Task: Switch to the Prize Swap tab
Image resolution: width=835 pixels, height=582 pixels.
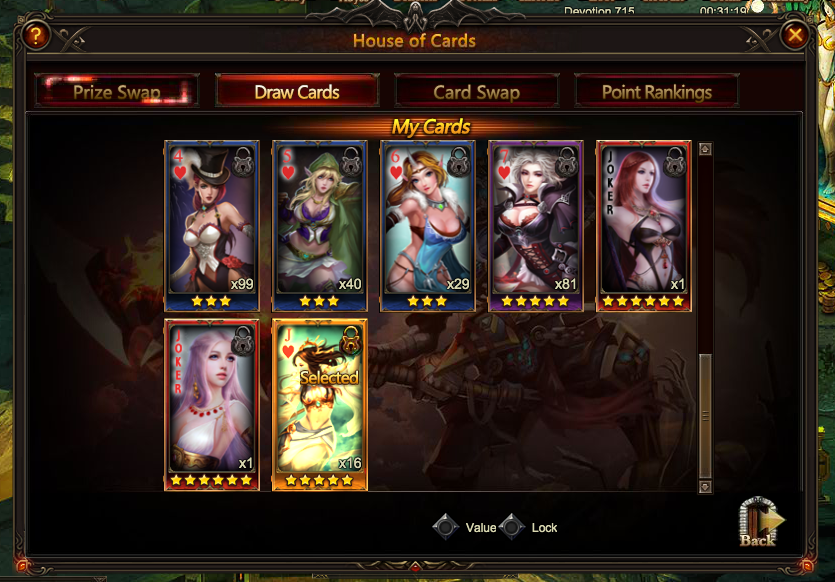Action: [117, 92]
